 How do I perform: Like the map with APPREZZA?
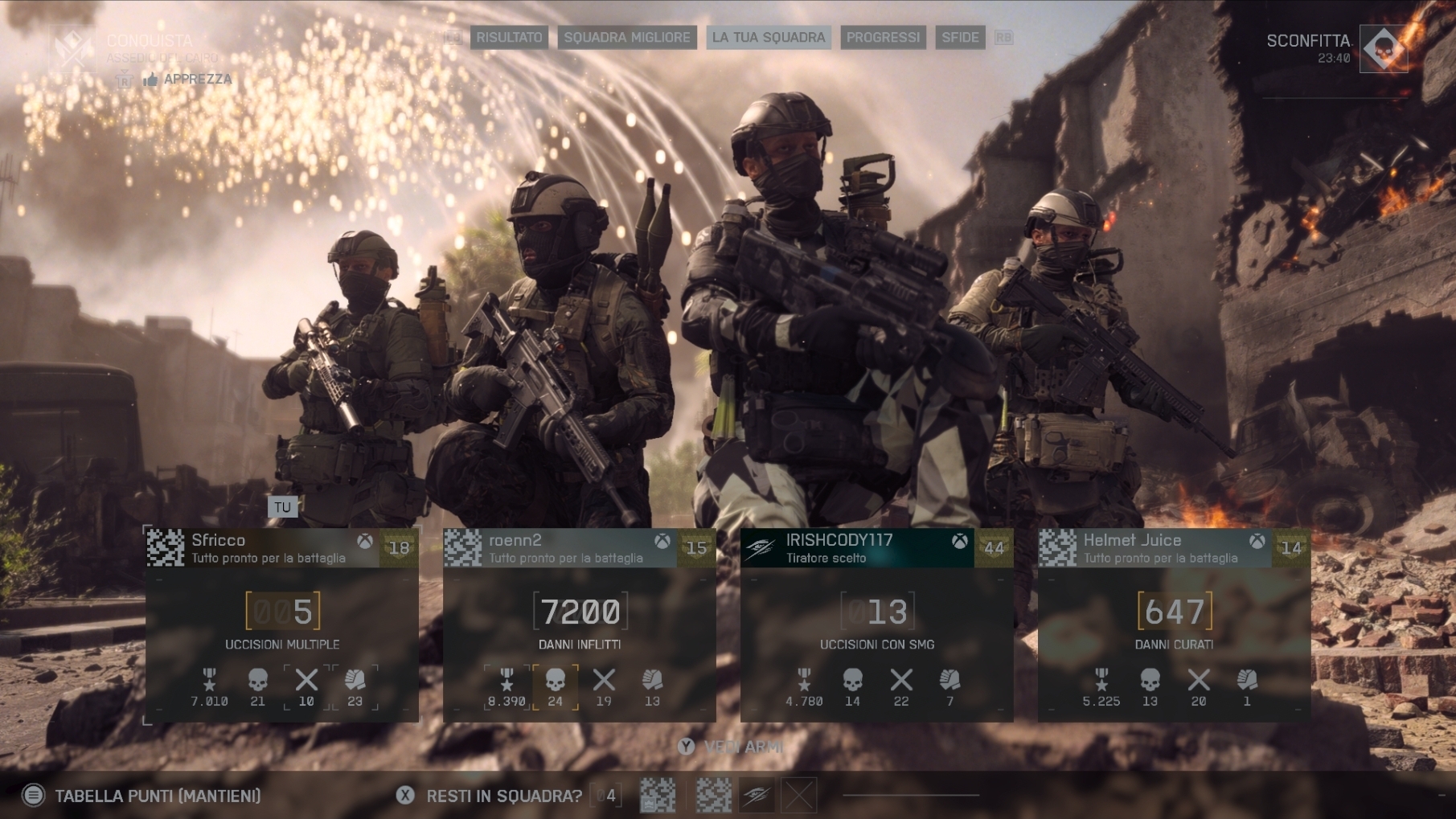click(x=189, y=79)
